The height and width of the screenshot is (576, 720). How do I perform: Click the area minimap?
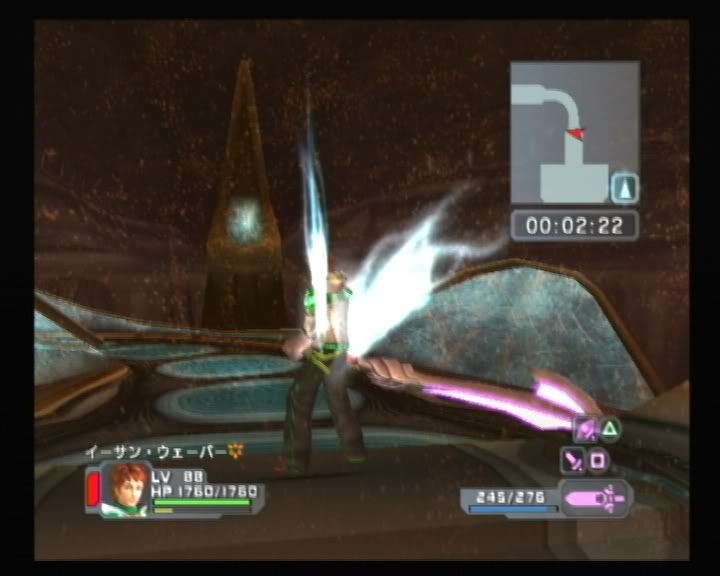(x=573, y=132)
